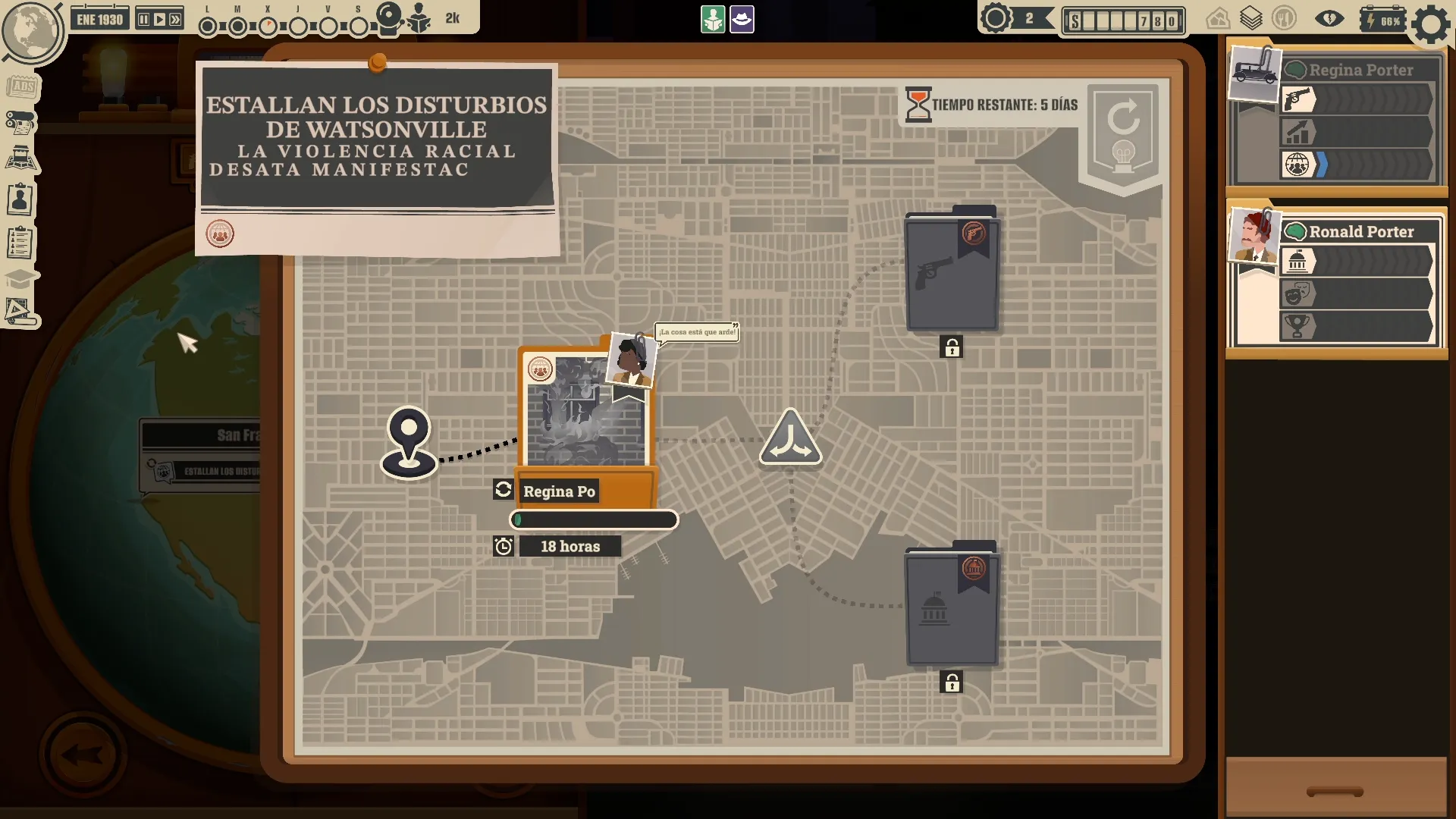Click the location pin start marker
The image size is (1456, 819).
(x=409, y=442)
